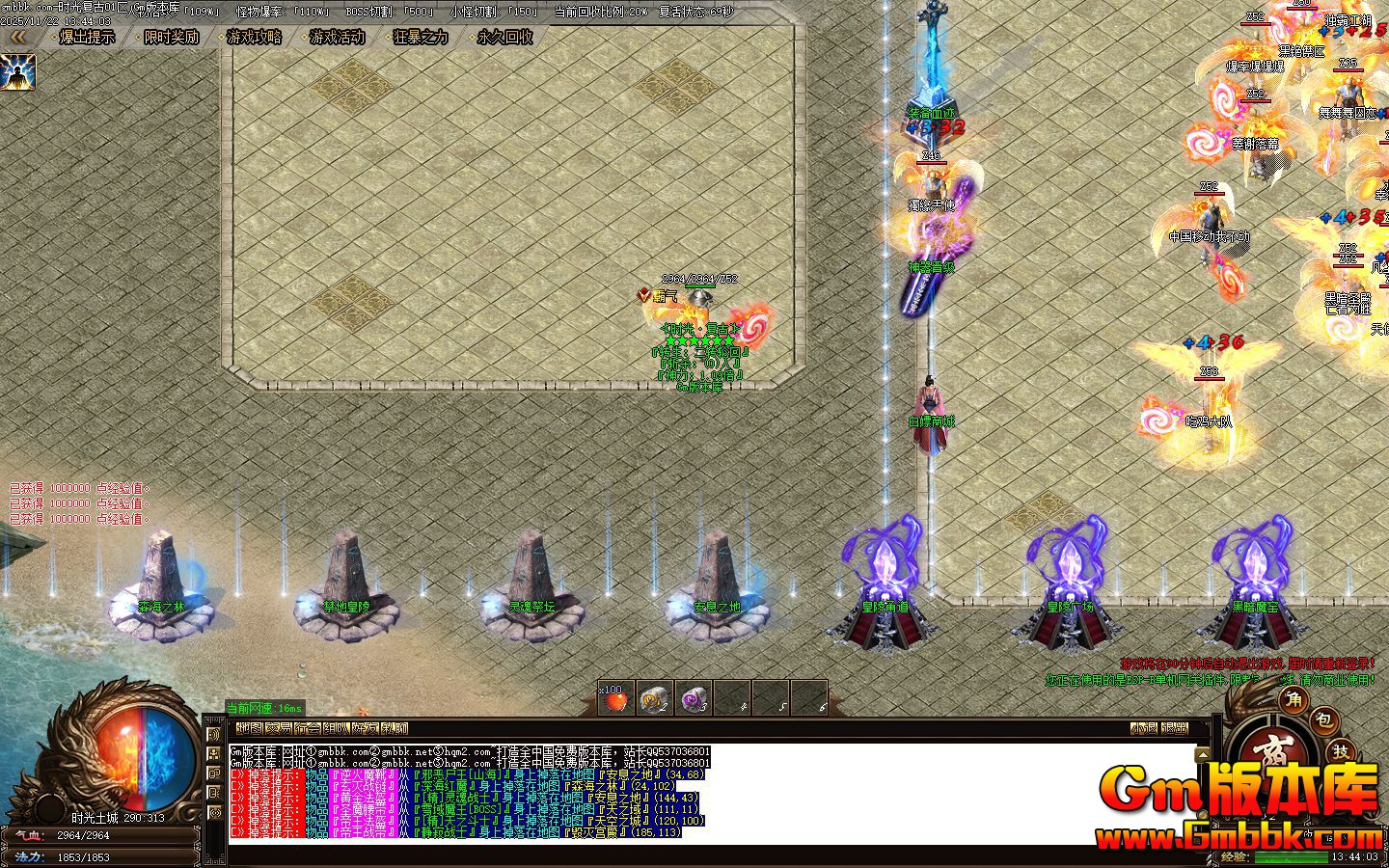Open the inventory using the 包 icon
This screenshot has height=868, width=1389.
1323,719
